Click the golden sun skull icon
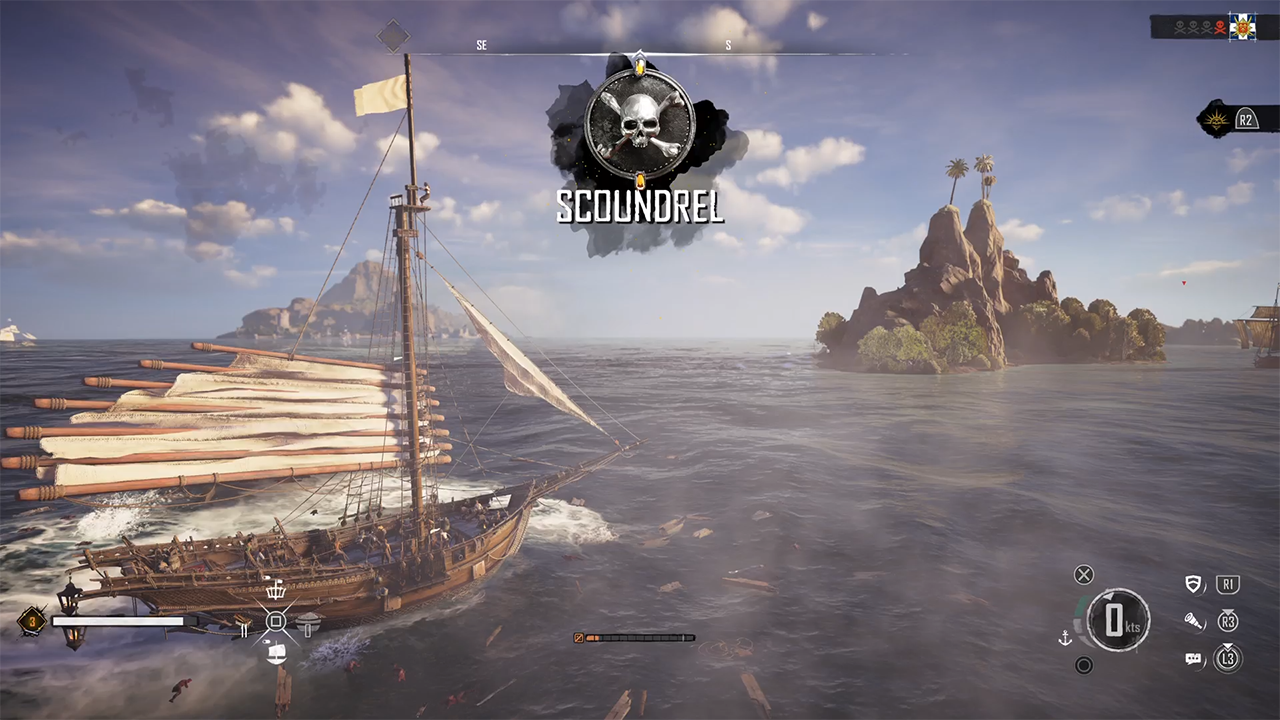This screenshot has width=1280, height=720. click(x=1218, y=120)
